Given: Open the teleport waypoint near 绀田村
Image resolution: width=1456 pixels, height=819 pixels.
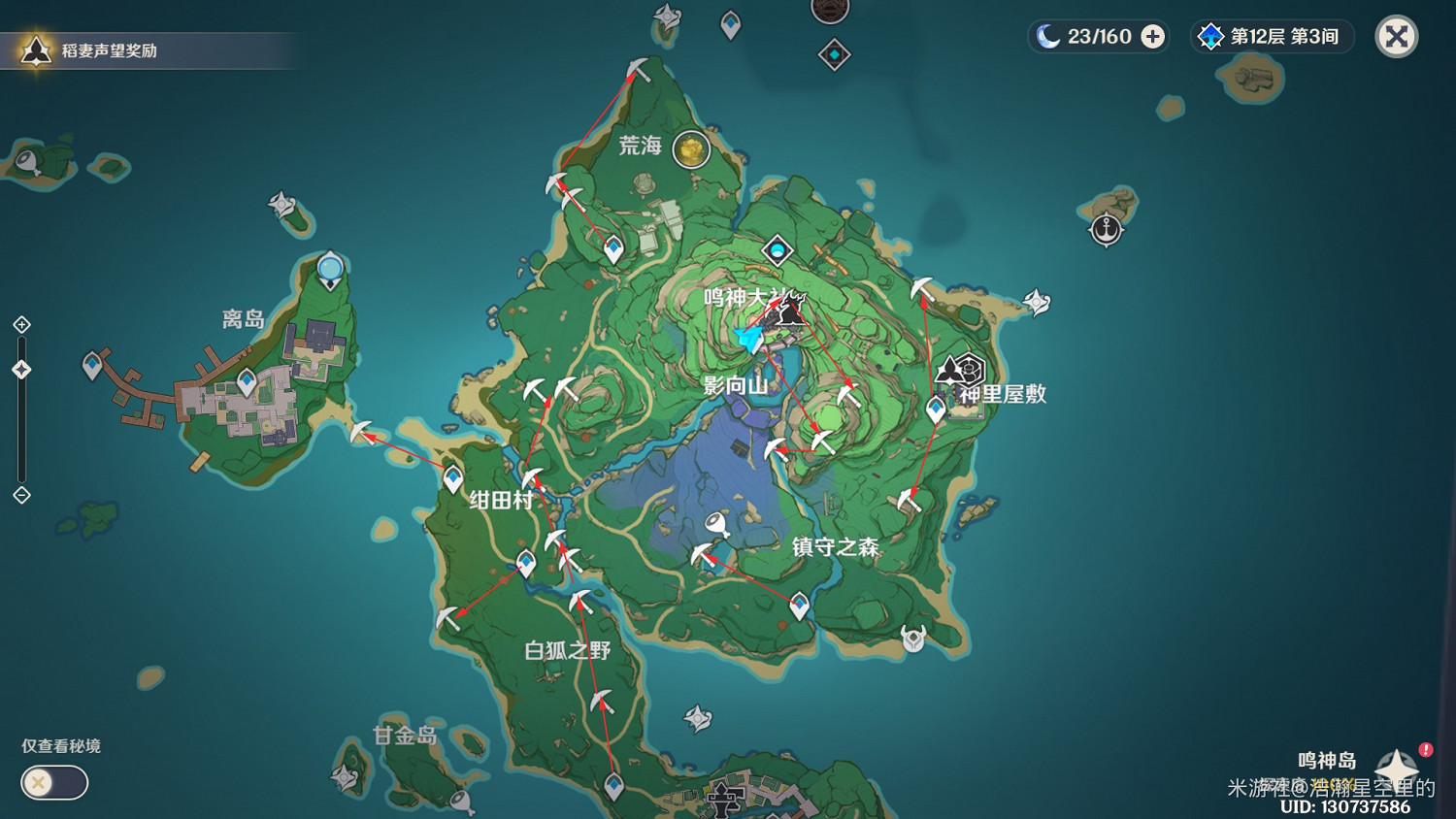Looking at the screenshot, I should tap(451, 477).
